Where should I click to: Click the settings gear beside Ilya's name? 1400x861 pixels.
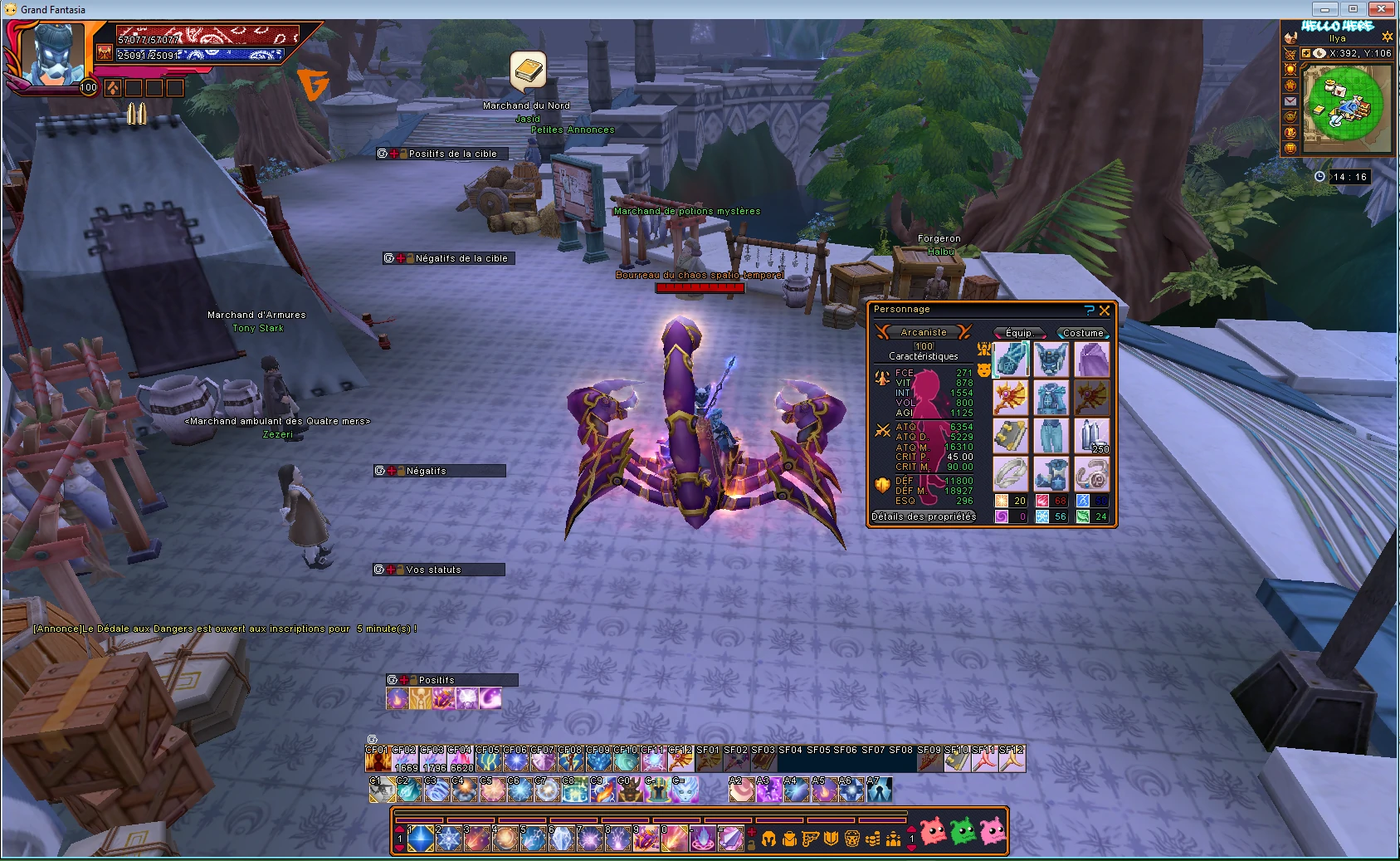pos(1388,37)
